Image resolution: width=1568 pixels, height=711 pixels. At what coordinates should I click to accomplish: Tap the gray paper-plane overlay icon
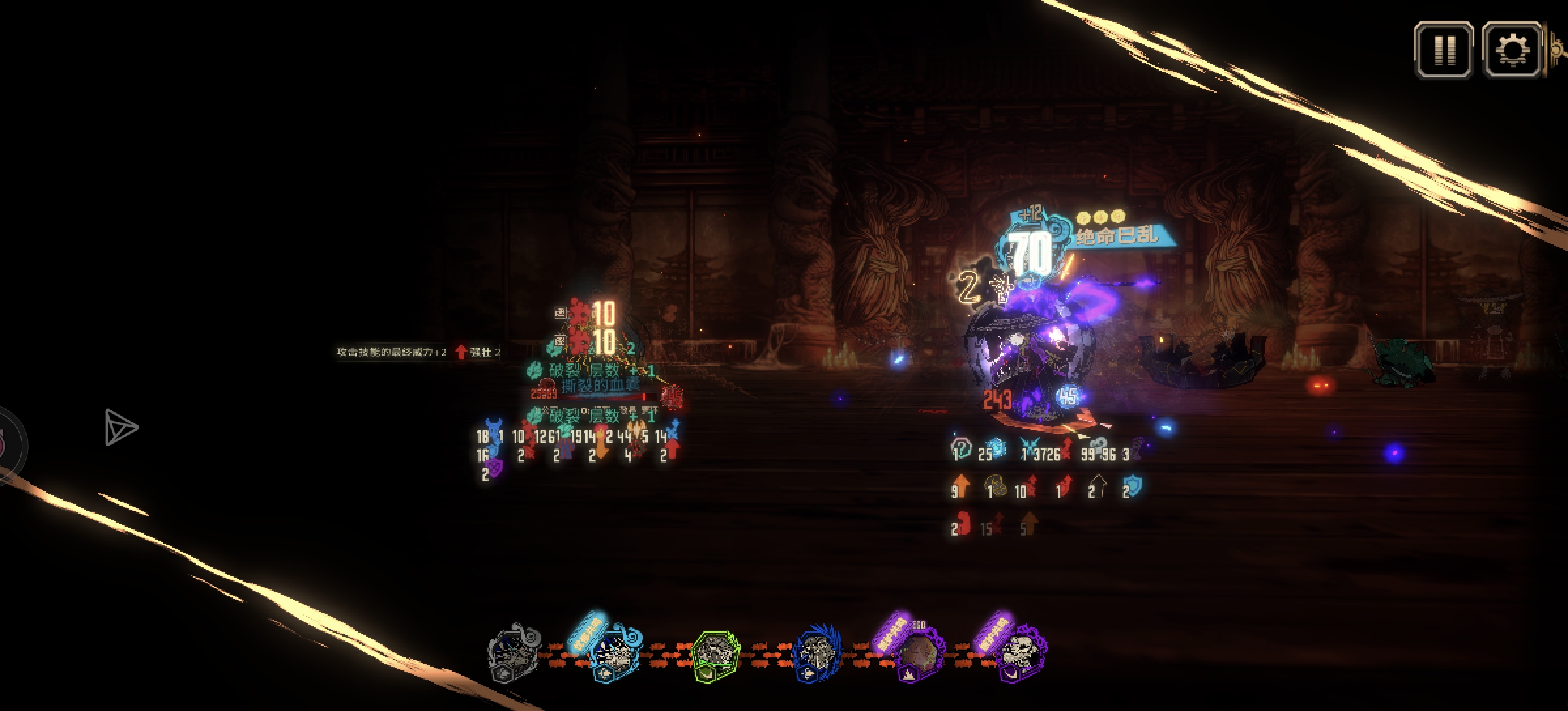[121, 428]
